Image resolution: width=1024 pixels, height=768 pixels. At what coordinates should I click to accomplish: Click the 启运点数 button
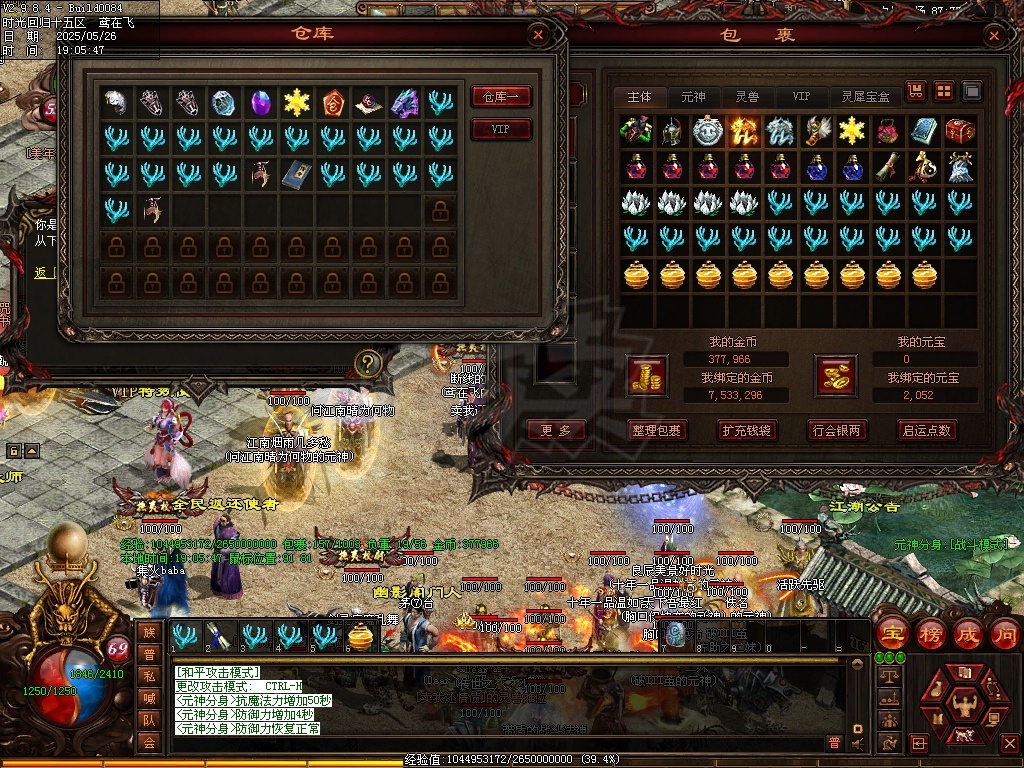(927, 430)
